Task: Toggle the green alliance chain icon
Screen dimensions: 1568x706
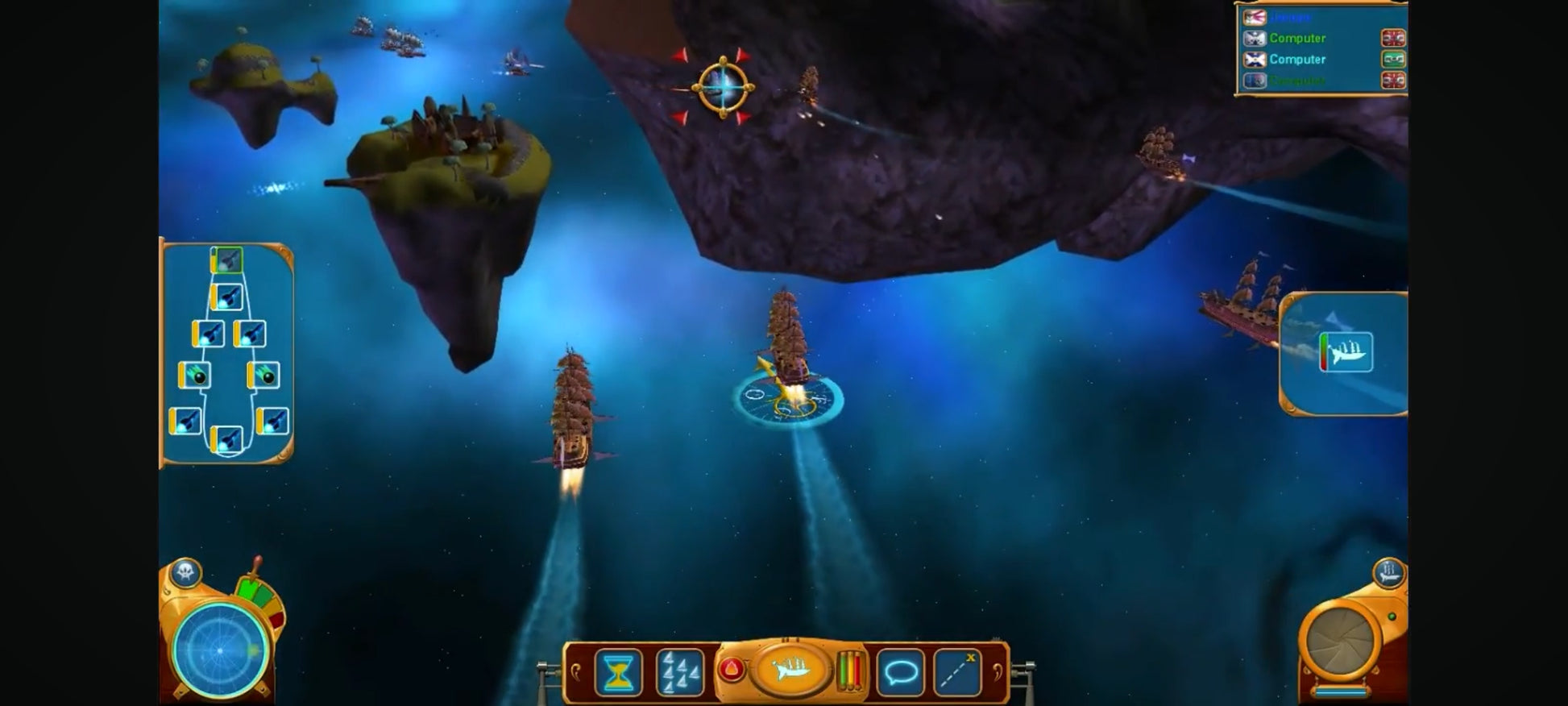Action: (x=1393, y=59)
